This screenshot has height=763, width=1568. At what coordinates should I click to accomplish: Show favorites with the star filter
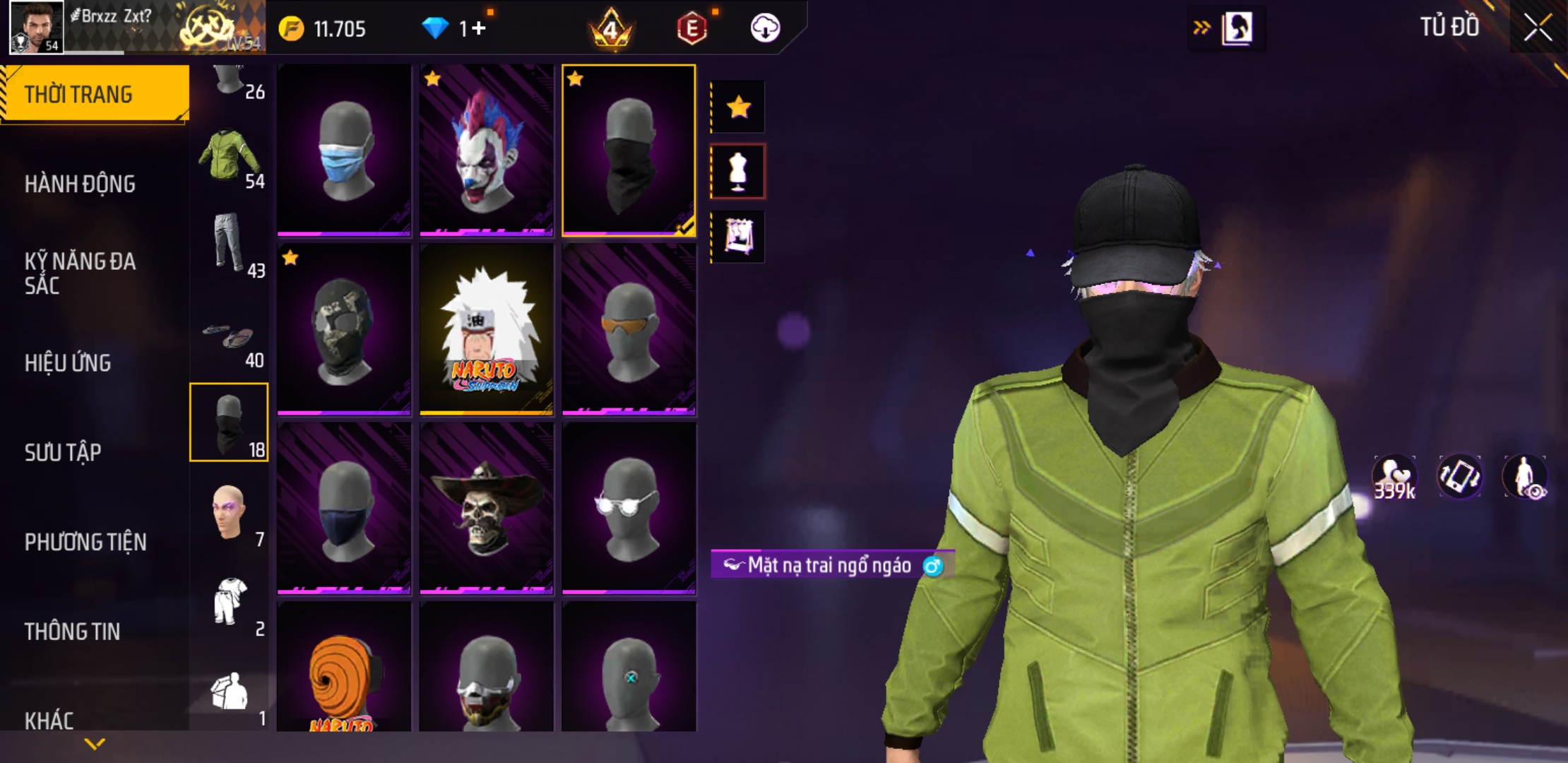click(738, 107)
